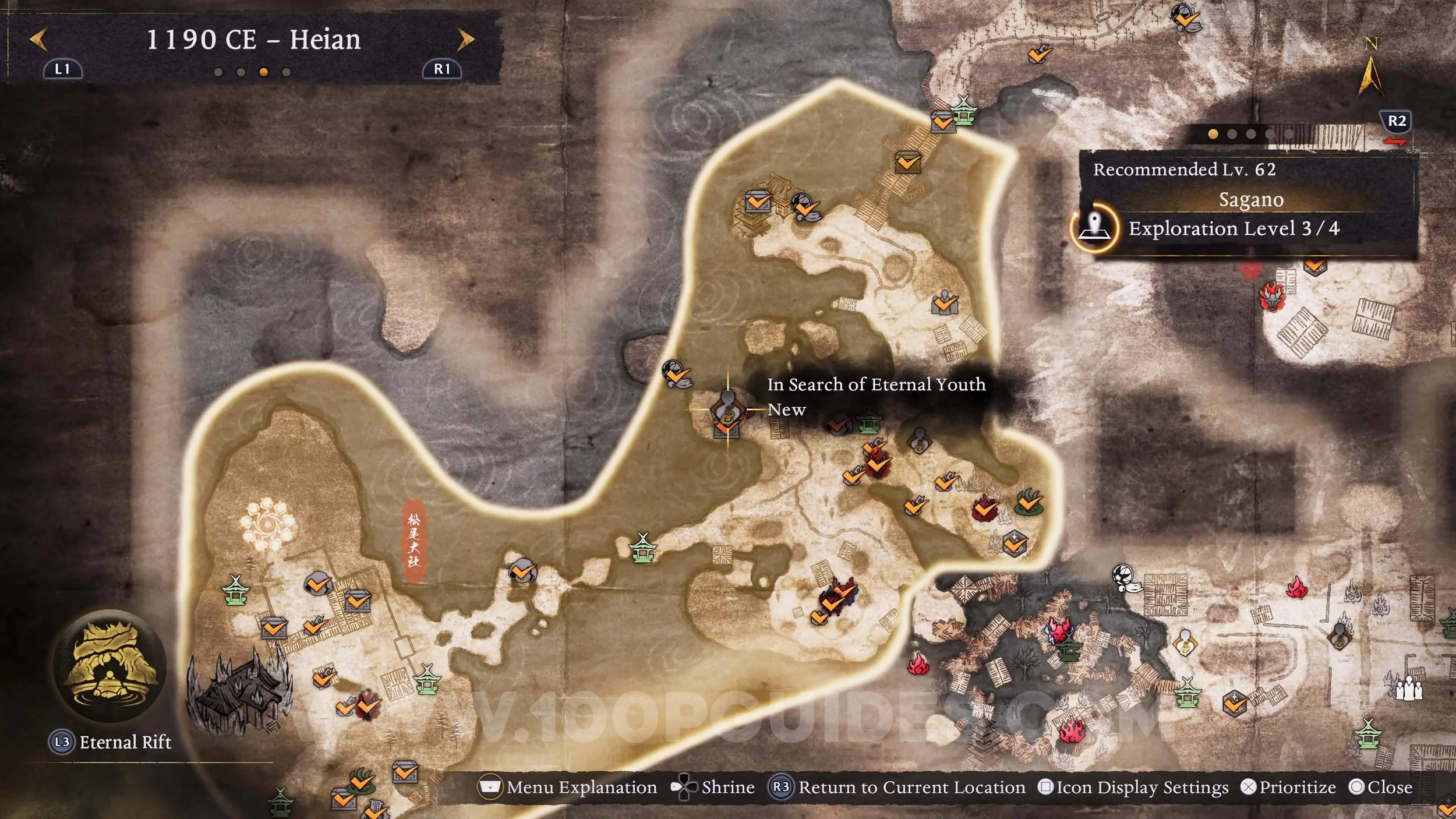Open Icon Display Settings
Viewport: 1456px width, 819px height.
[x=1133, y=788]
